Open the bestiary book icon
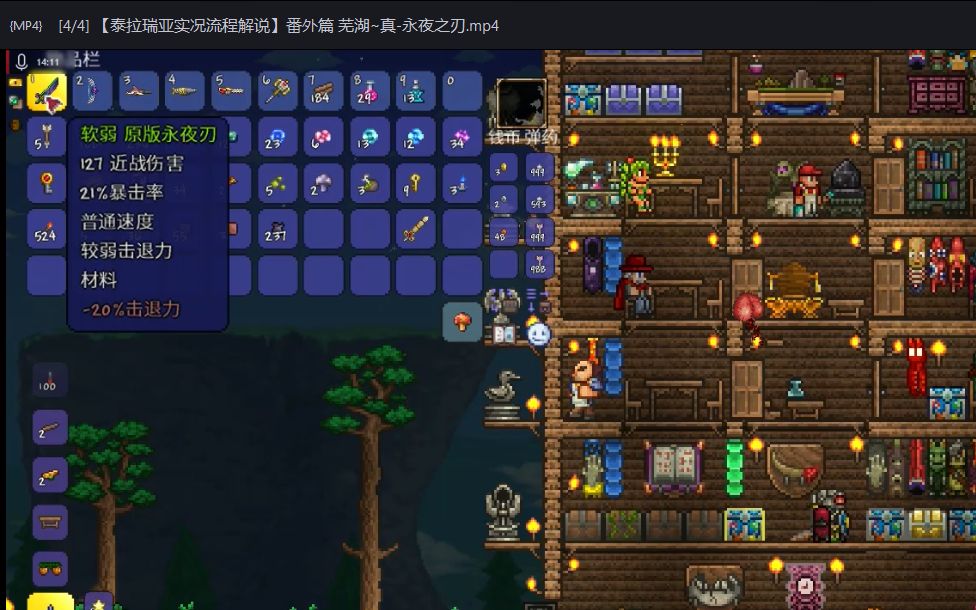The height and width of the screenshot is (610, 976). 503,333
